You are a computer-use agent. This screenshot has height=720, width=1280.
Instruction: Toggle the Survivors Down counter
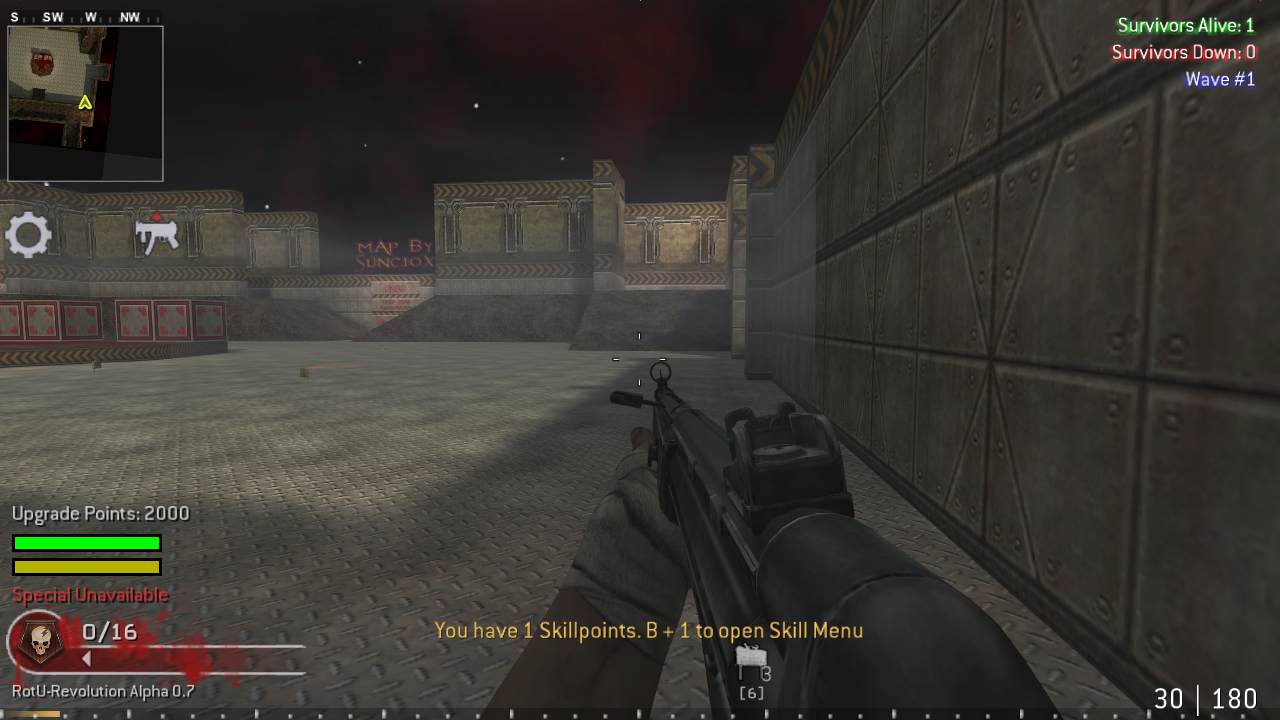coord(1184,52)
